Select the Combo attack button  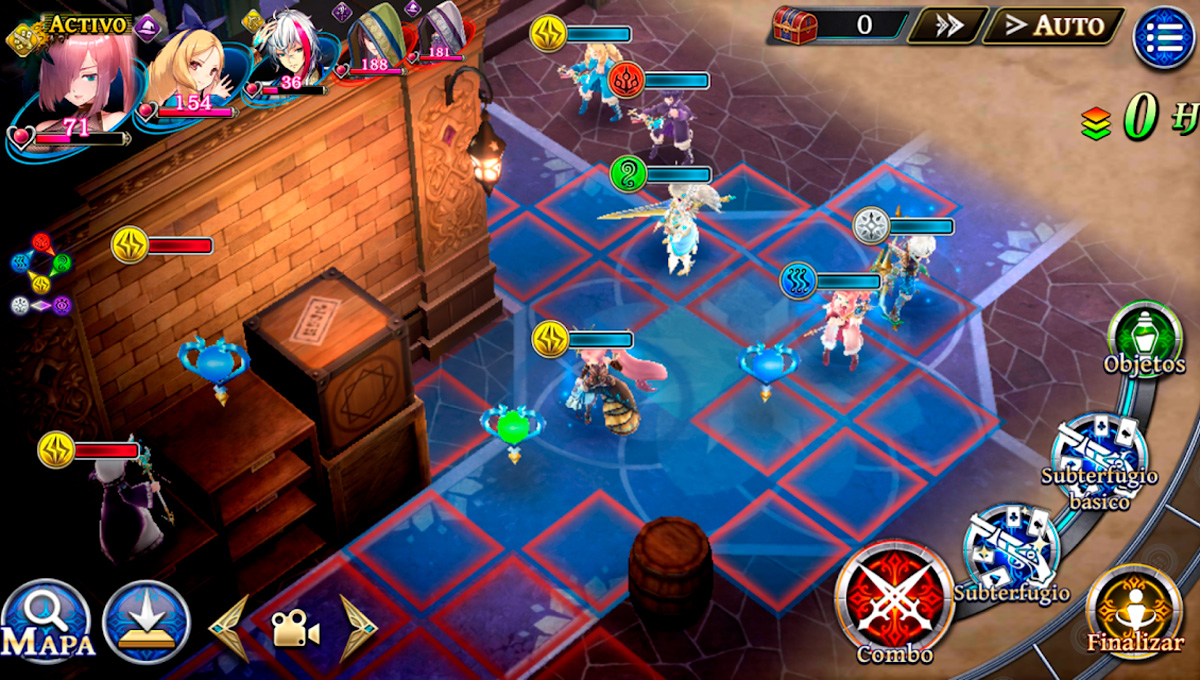point(893,598)
